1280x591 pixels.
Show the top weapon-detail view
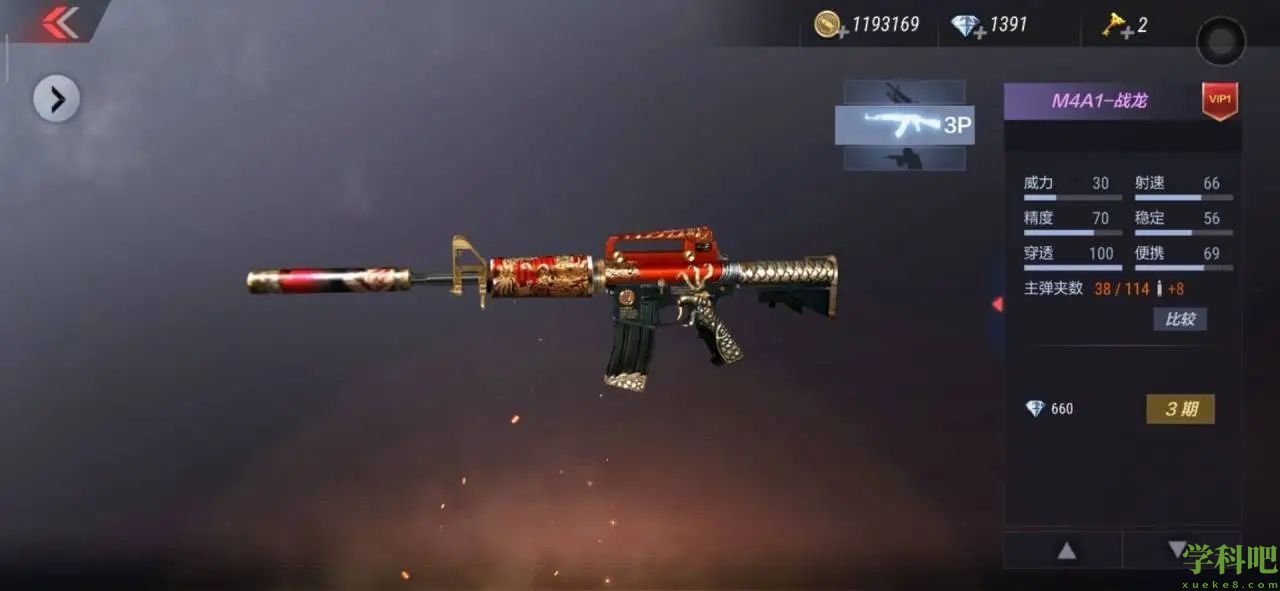click(904, 92)
